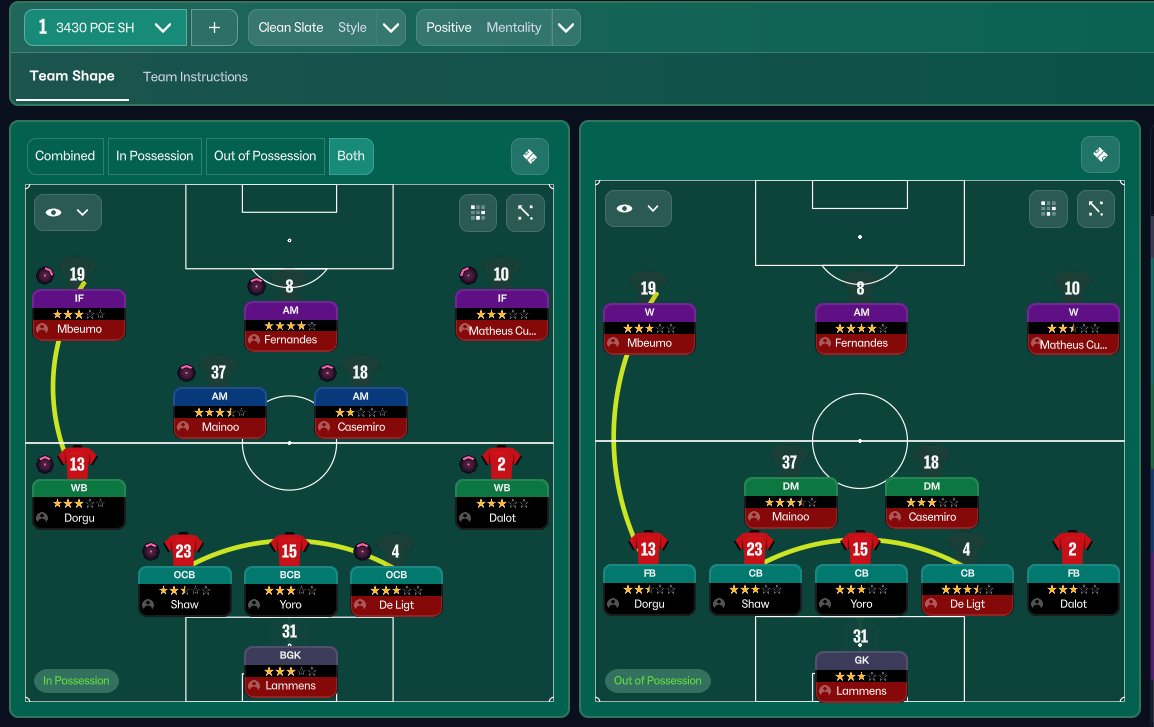Add a new tactic slot
The image size is (1154, 727).
point(214,28)
